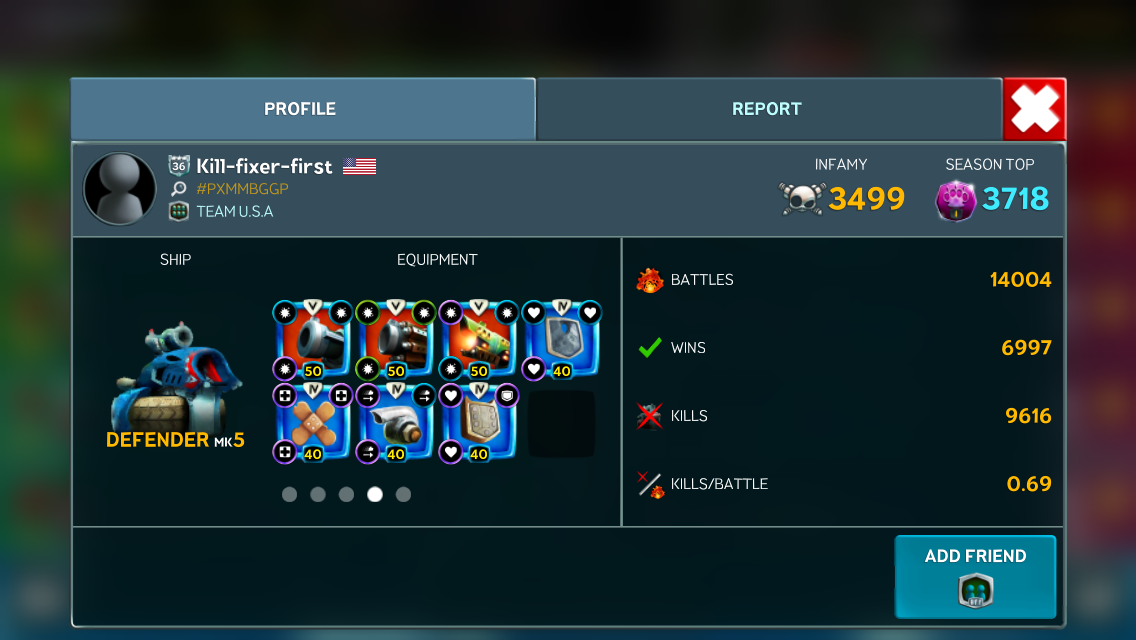
Task: Select the turbo booster equipment slot
Action: pos(396,424)
